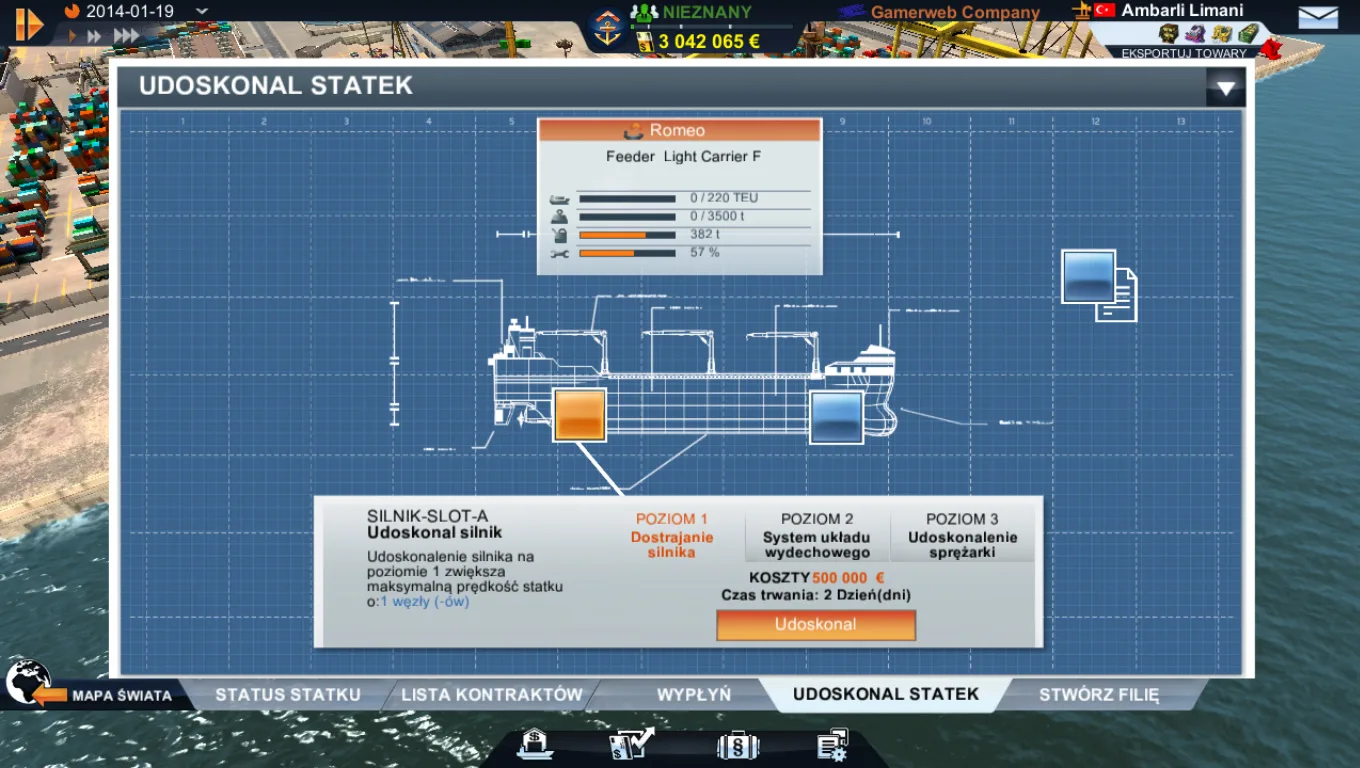Switch to POZIOM 2 System układu wydechowego
This screenshot has width=1360, height=768.
[x=818, y=534]
